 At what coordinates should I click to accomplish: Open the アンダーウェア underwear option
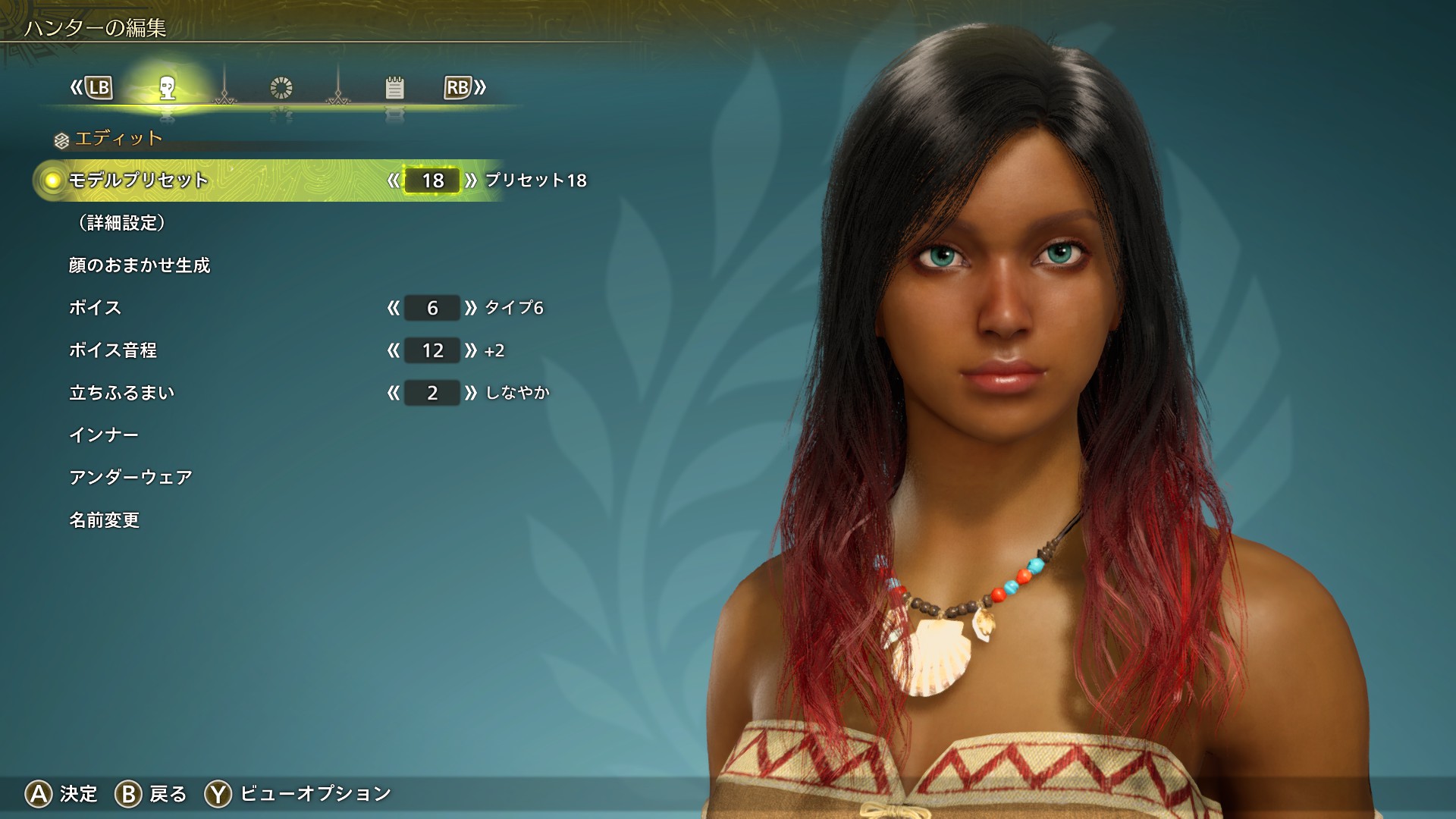pyautogui.click(x=130, y=478)
